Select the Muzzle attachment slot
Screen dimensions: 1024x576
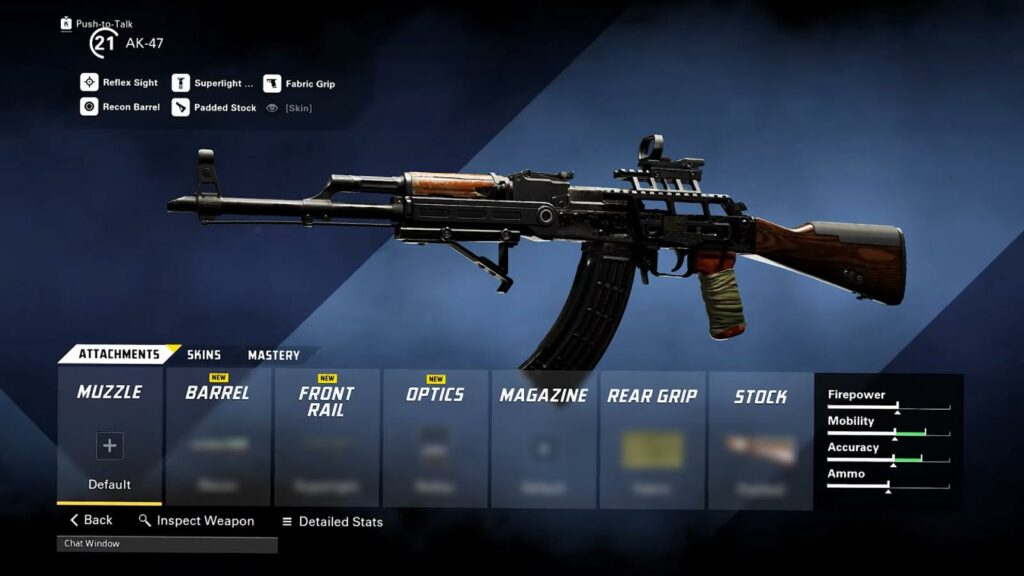pyautogui.click(x=110, y=436)
